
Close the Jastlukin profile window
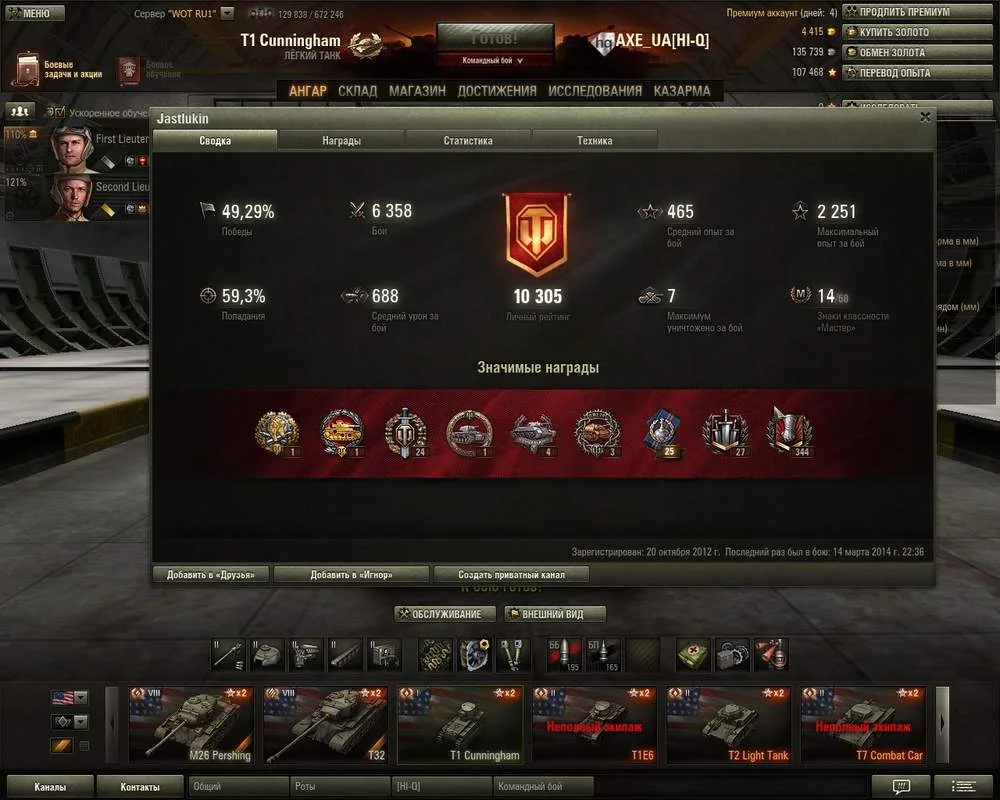coord(925,117)
